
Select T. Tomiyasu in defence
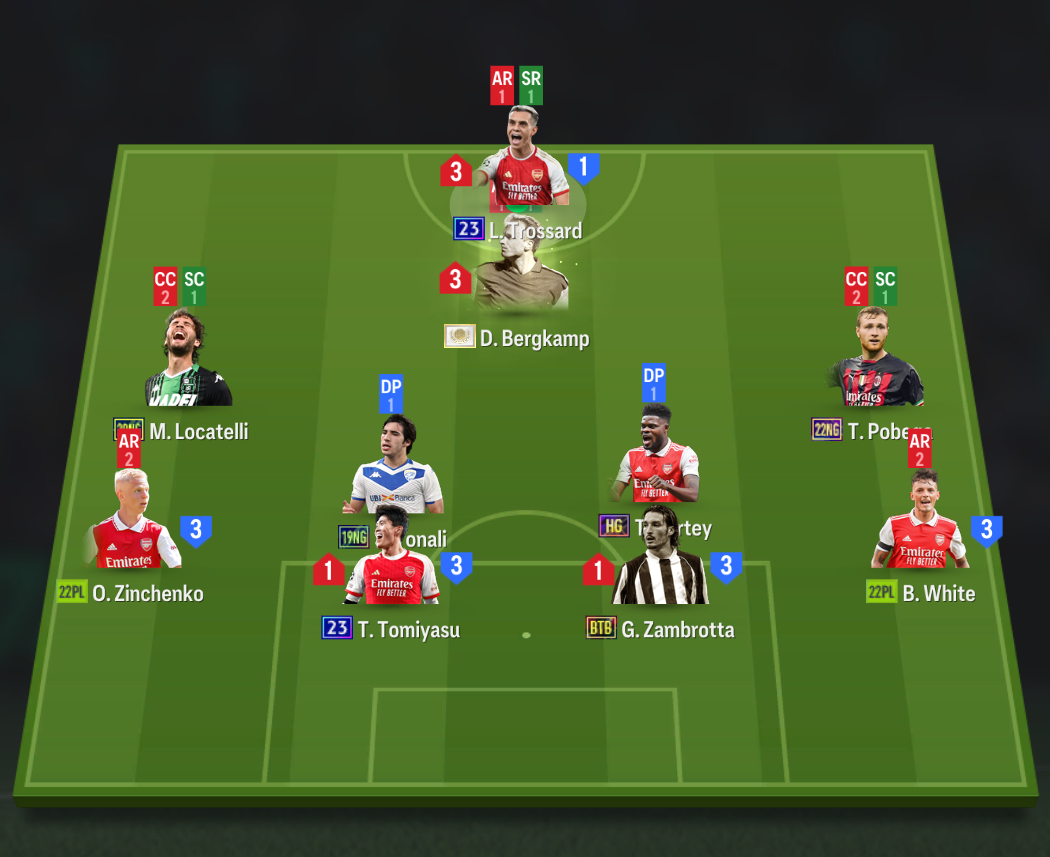tap(392, 572)
